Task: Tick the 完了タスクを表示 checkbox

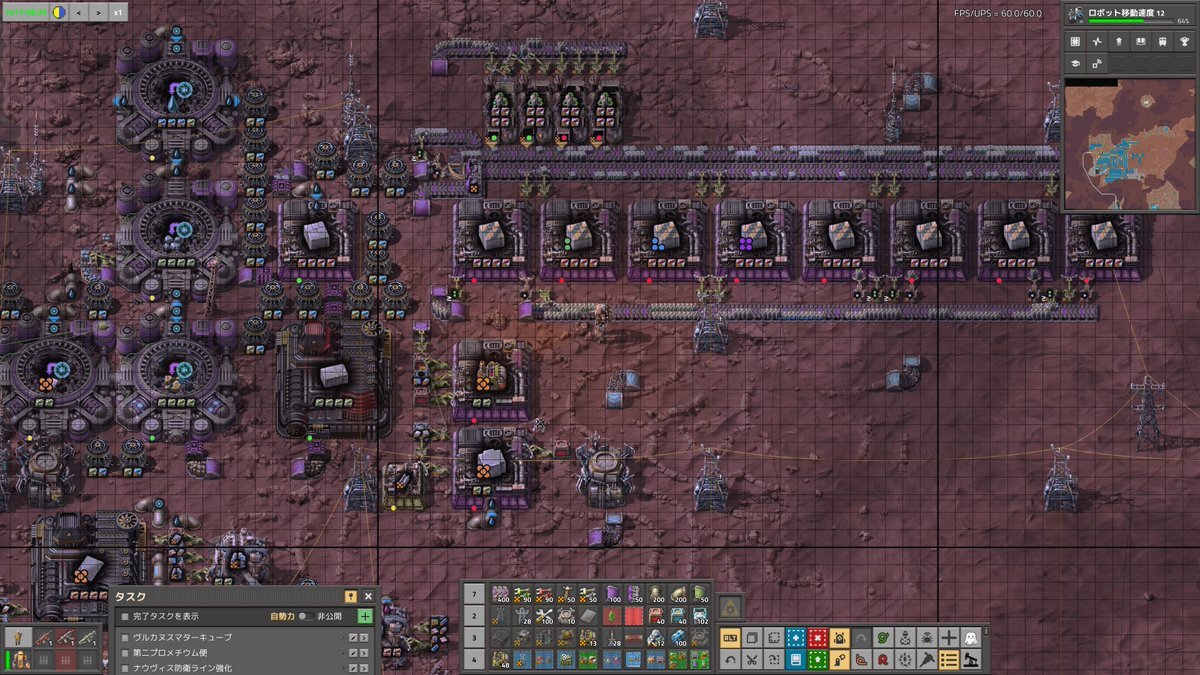Action: (x=125, y=616)
